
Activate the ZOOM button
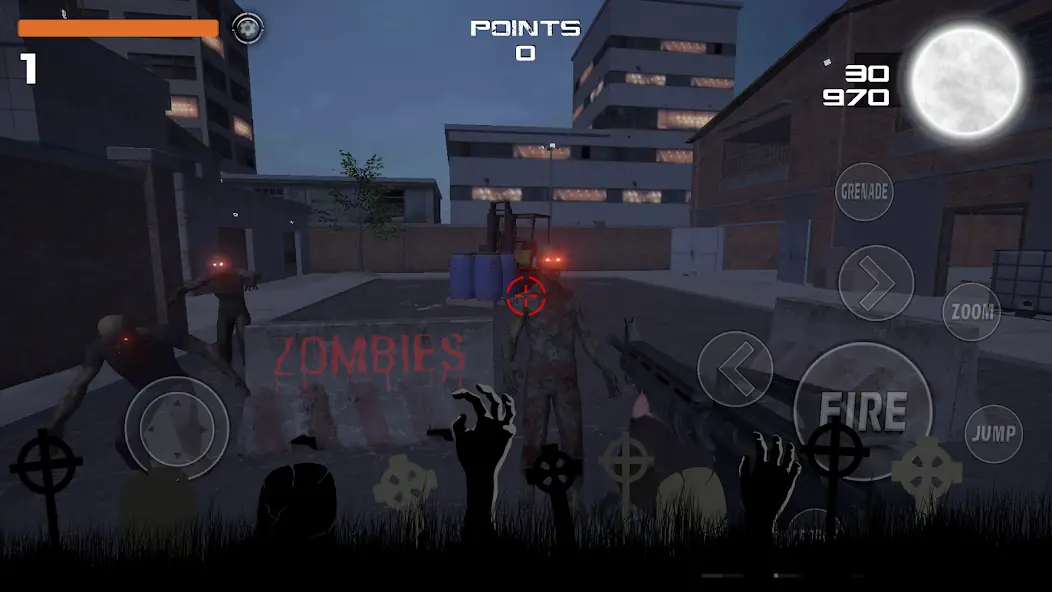click(972, 312)
